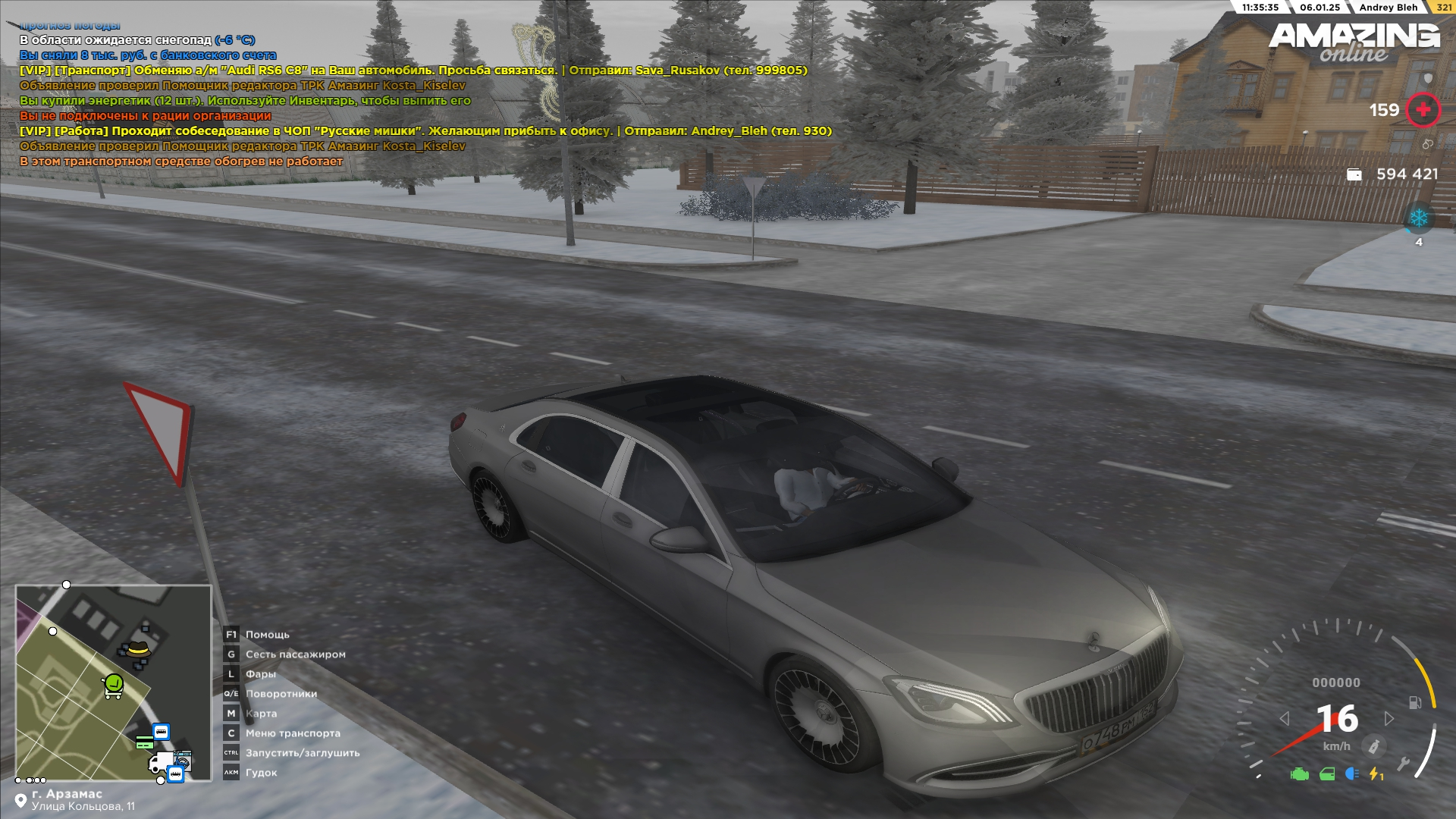Click the green engine status icon
The image size is (1456, 819).
pyautogui.click(x=1300, y=774)
